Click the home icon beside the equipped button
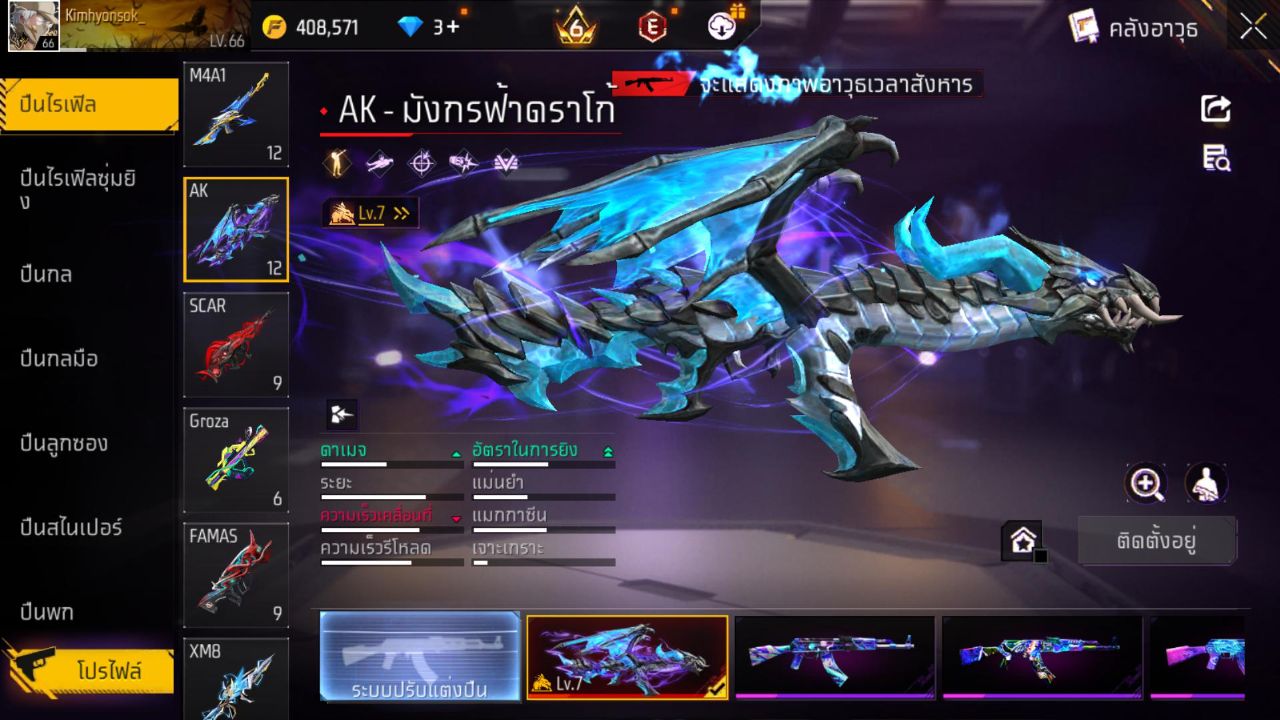 tap(1022, 538)
